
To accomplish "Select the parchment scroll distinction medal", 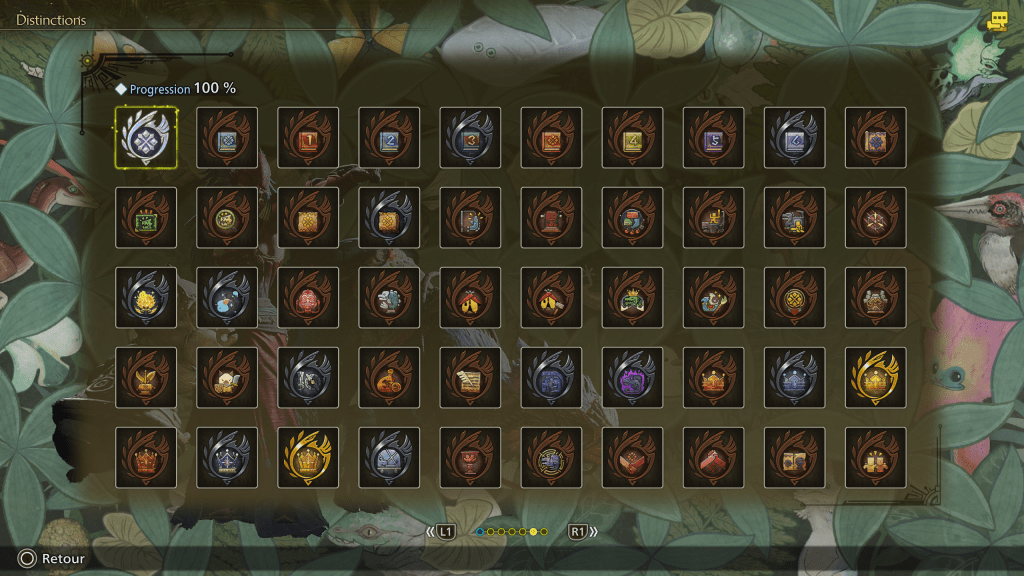I will [470, 378].
